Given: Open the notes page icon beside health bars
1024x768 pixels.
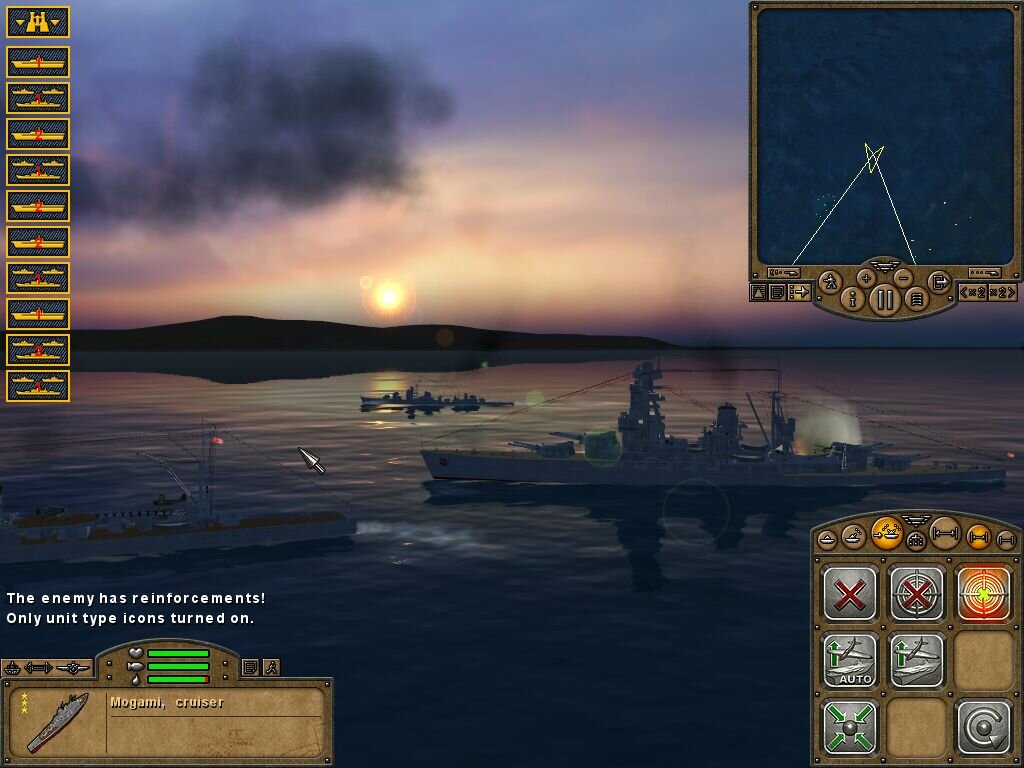Looking at the screenshot, I should tap(250, 667).
